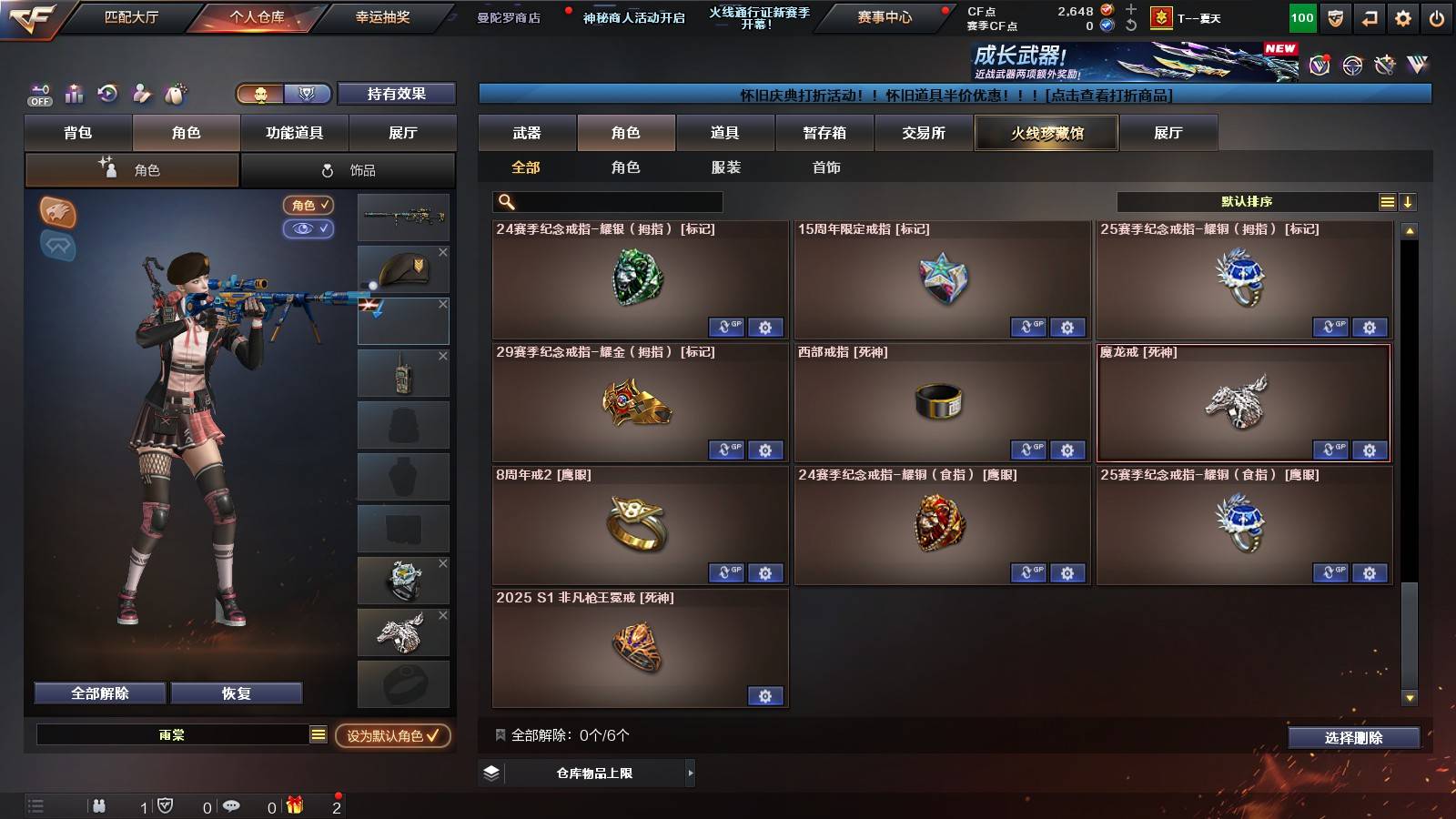Open the bar-chart ranking icon in character toolbar

(74, 93)
